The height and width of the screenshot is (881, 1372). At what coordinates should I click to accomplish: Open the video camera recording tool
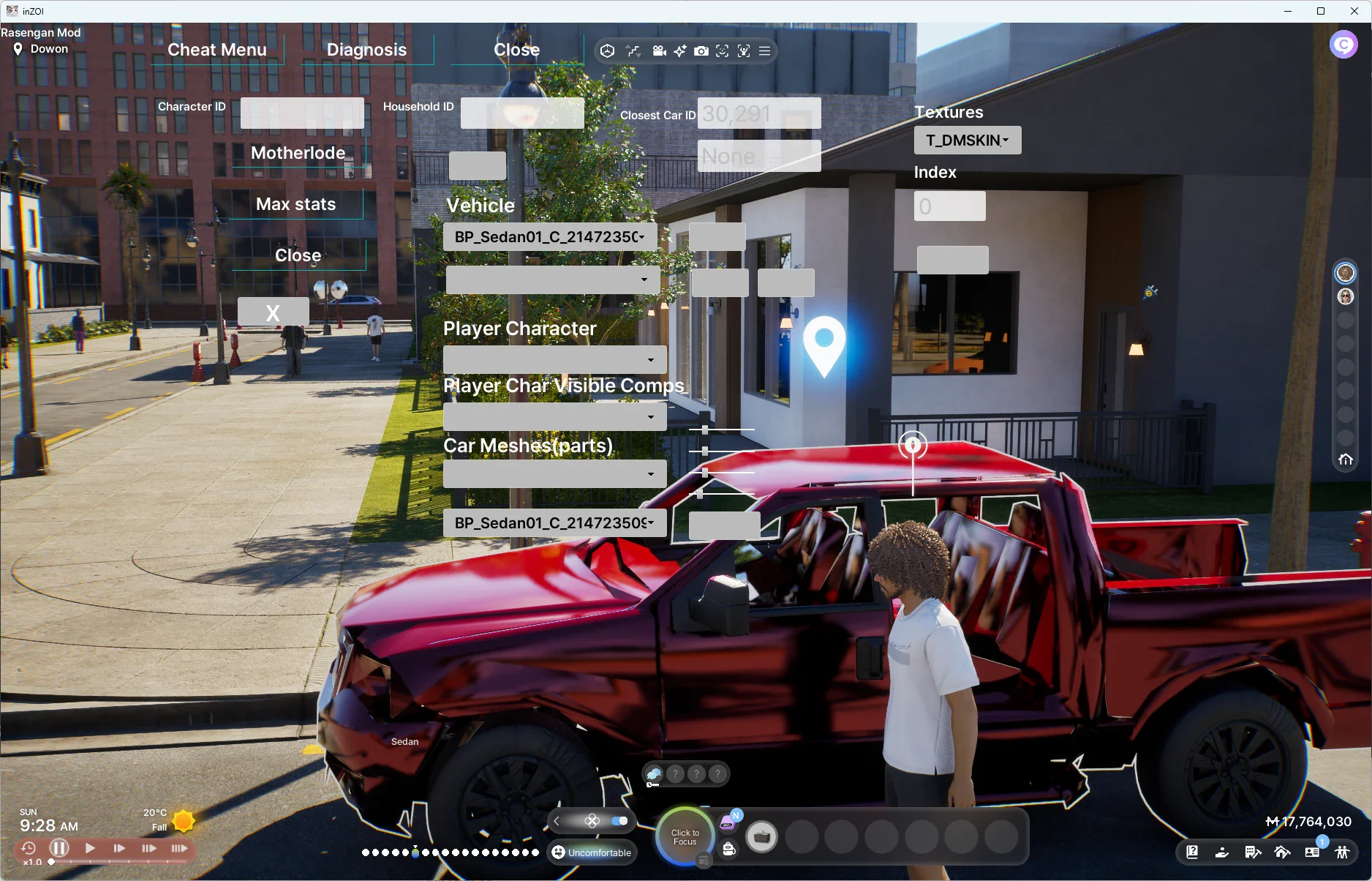pos(660,51)
